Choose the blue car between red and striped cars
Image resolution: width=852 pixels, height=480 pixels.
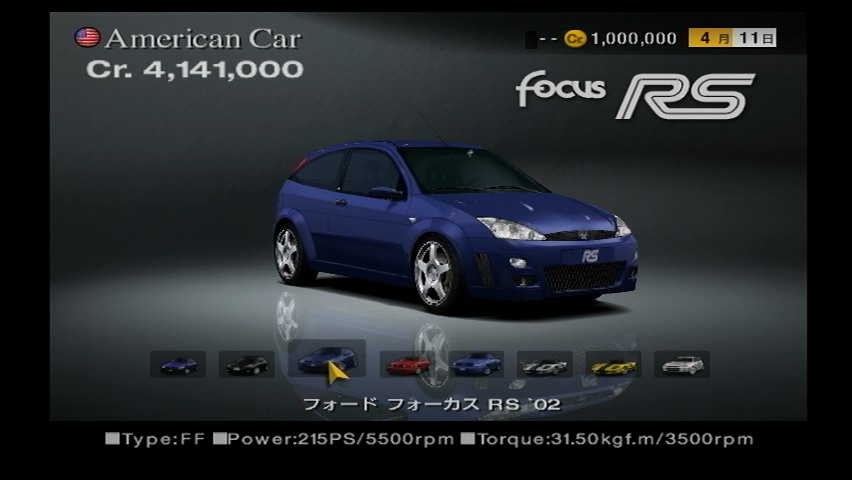coord(476,364)
